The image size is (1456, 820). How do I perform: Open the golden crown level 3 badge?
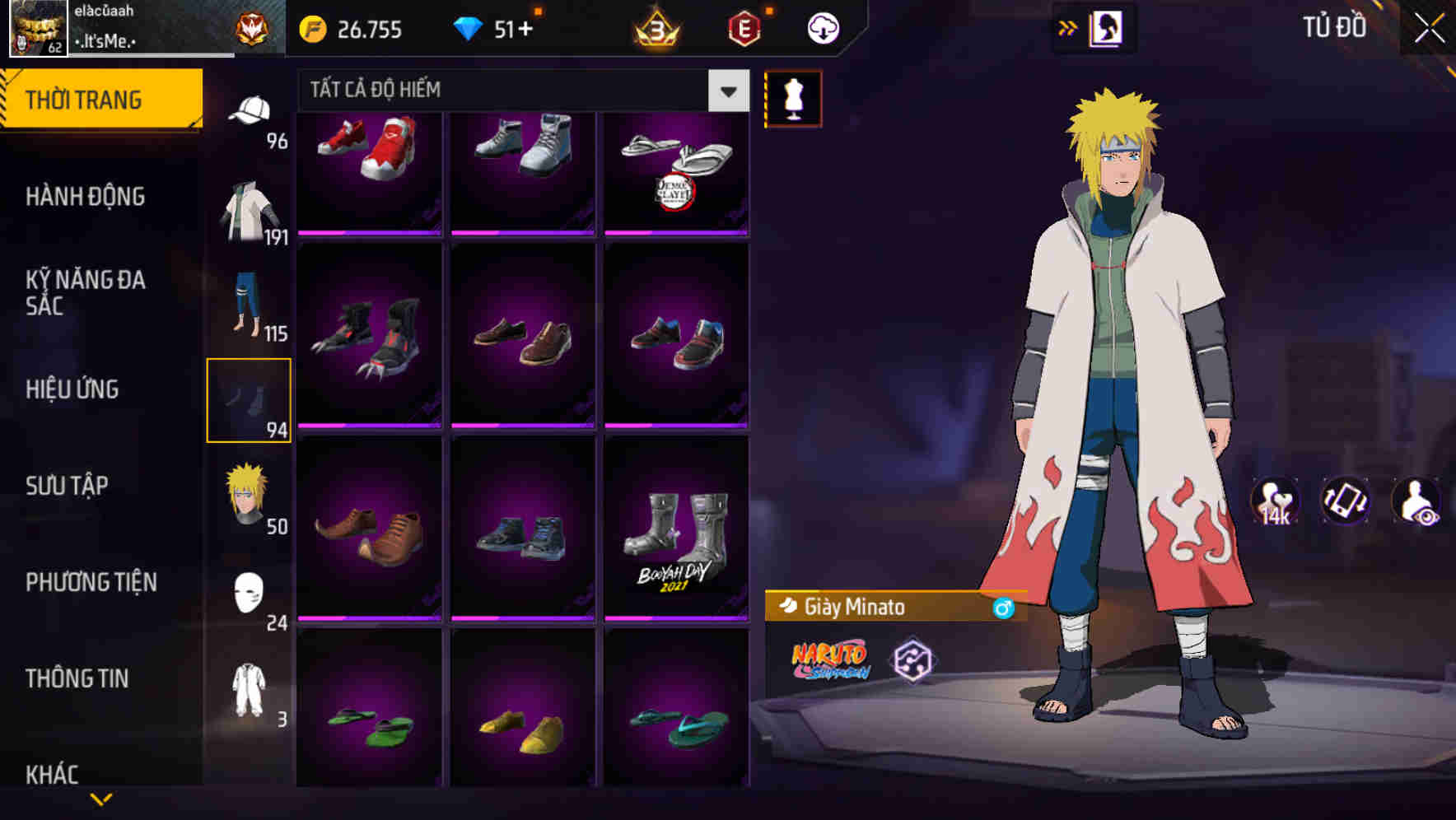[656, 30]
